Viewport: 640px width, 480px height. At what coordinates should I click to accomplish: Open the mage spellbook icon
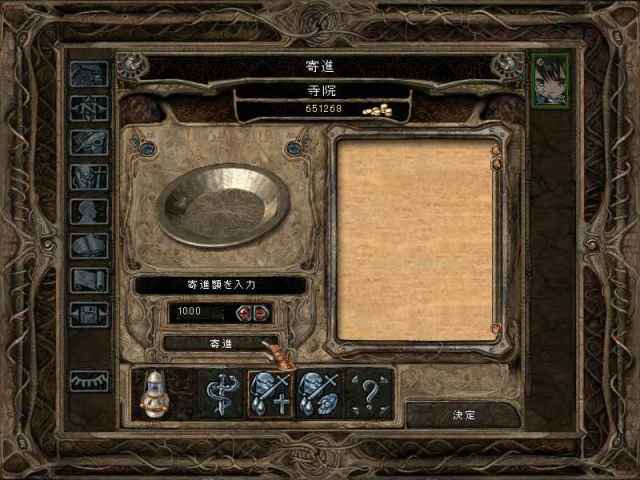89,246
